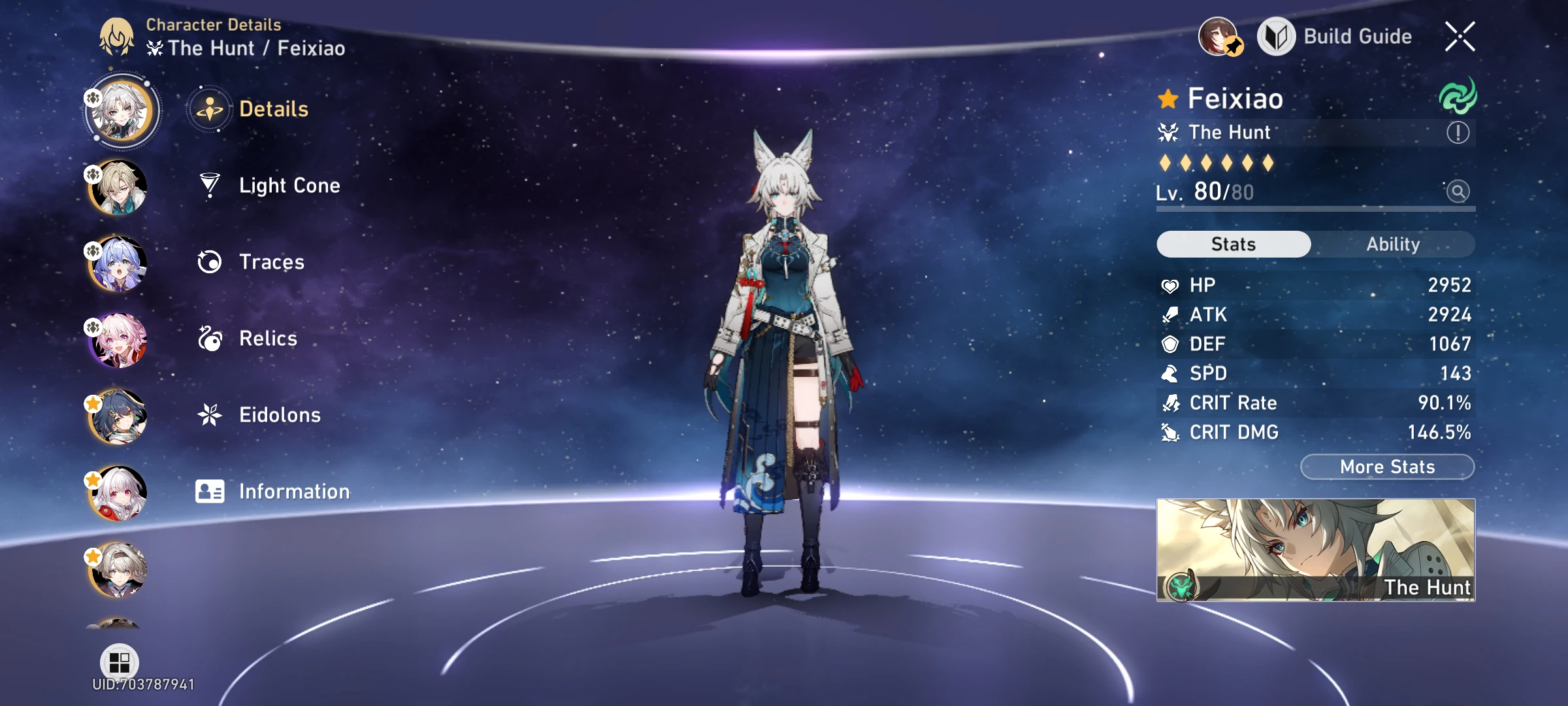Open the Light Cone section
This screenshot has height=706, width=1568.
tap(288, 185)
